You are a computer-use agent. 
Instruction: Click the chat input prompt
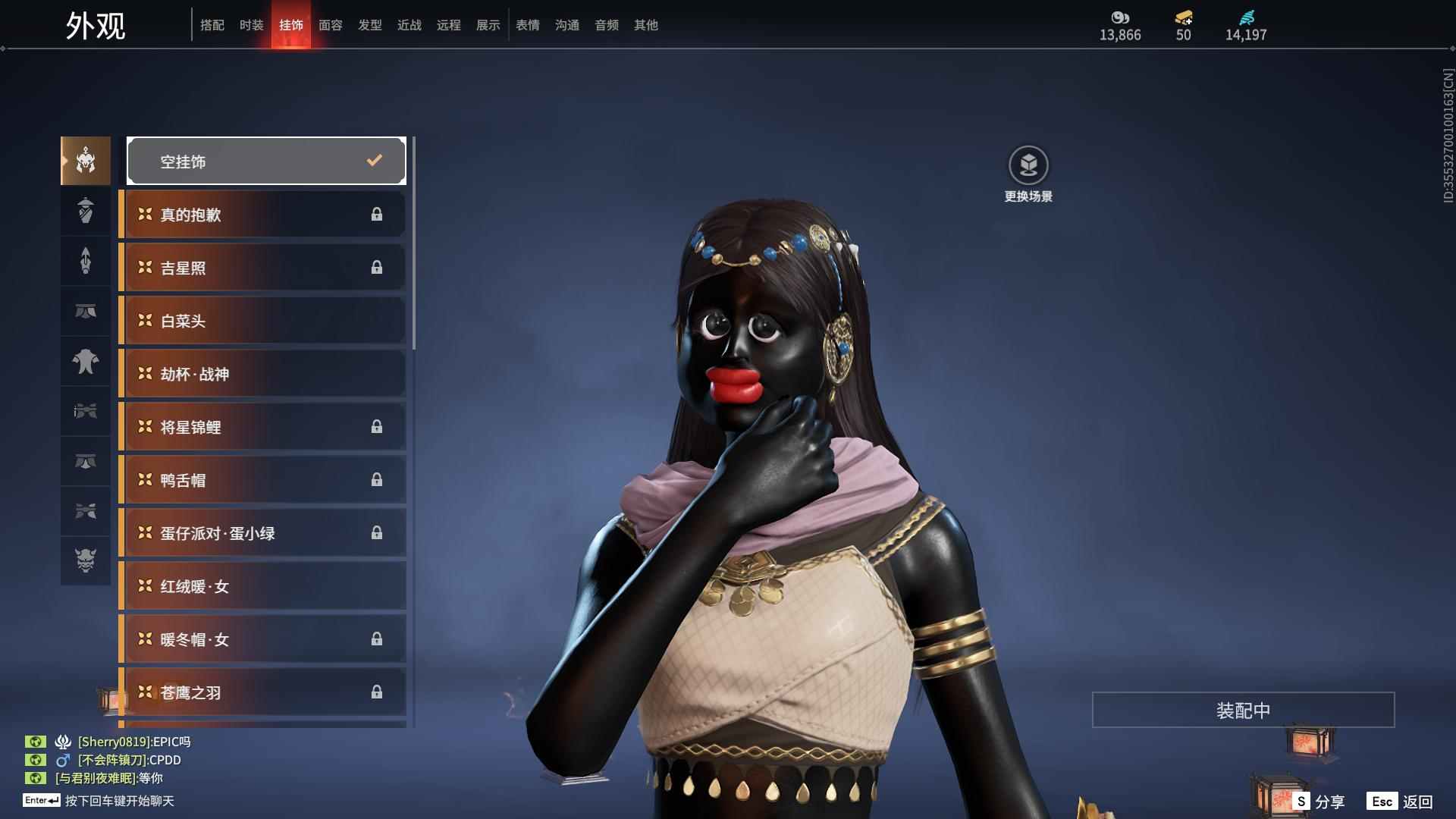[x=119, y=801]
